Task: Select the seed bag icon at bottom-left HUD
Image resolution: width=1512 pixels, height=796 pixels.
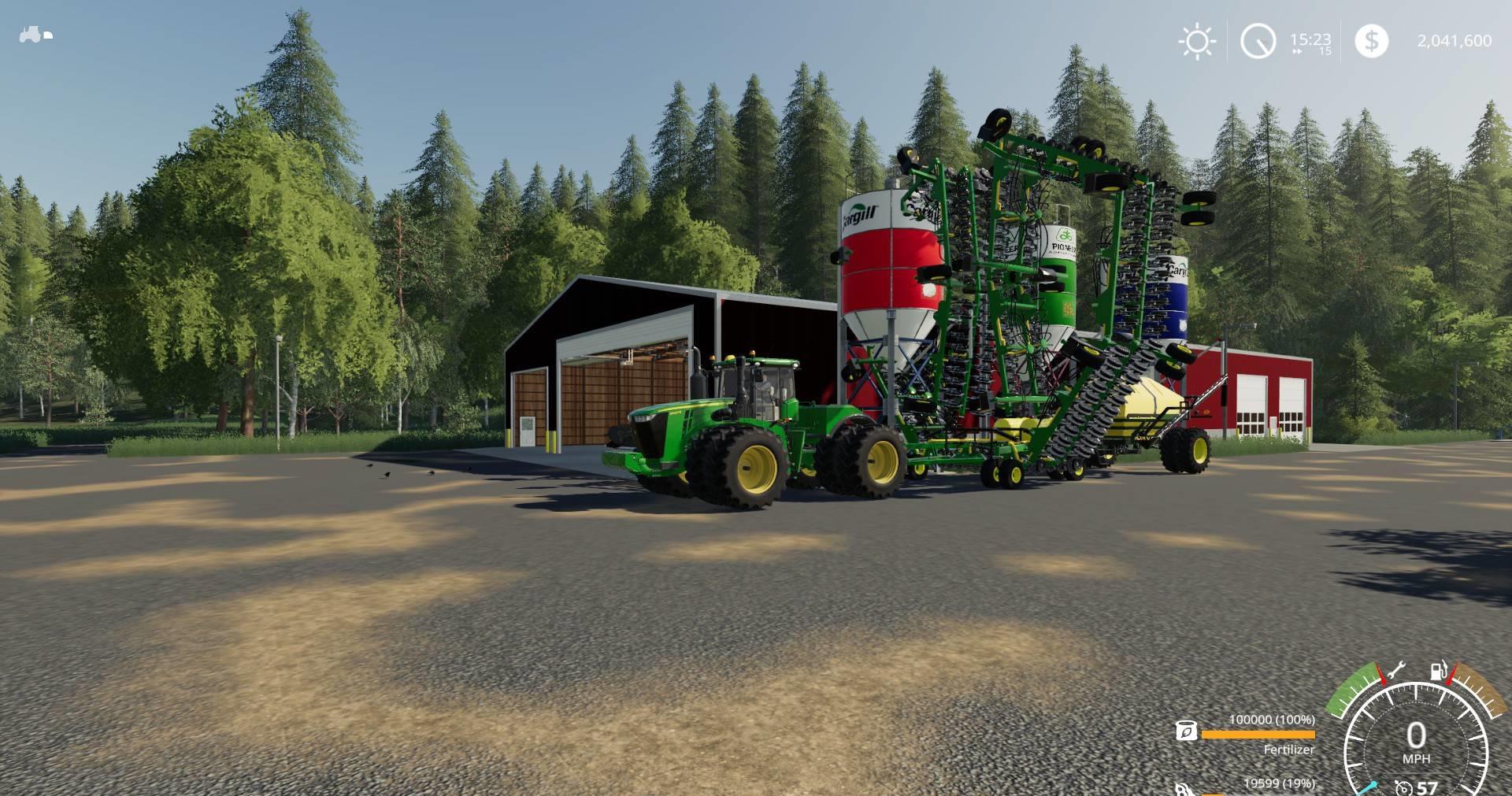Action: point(1181,790)
